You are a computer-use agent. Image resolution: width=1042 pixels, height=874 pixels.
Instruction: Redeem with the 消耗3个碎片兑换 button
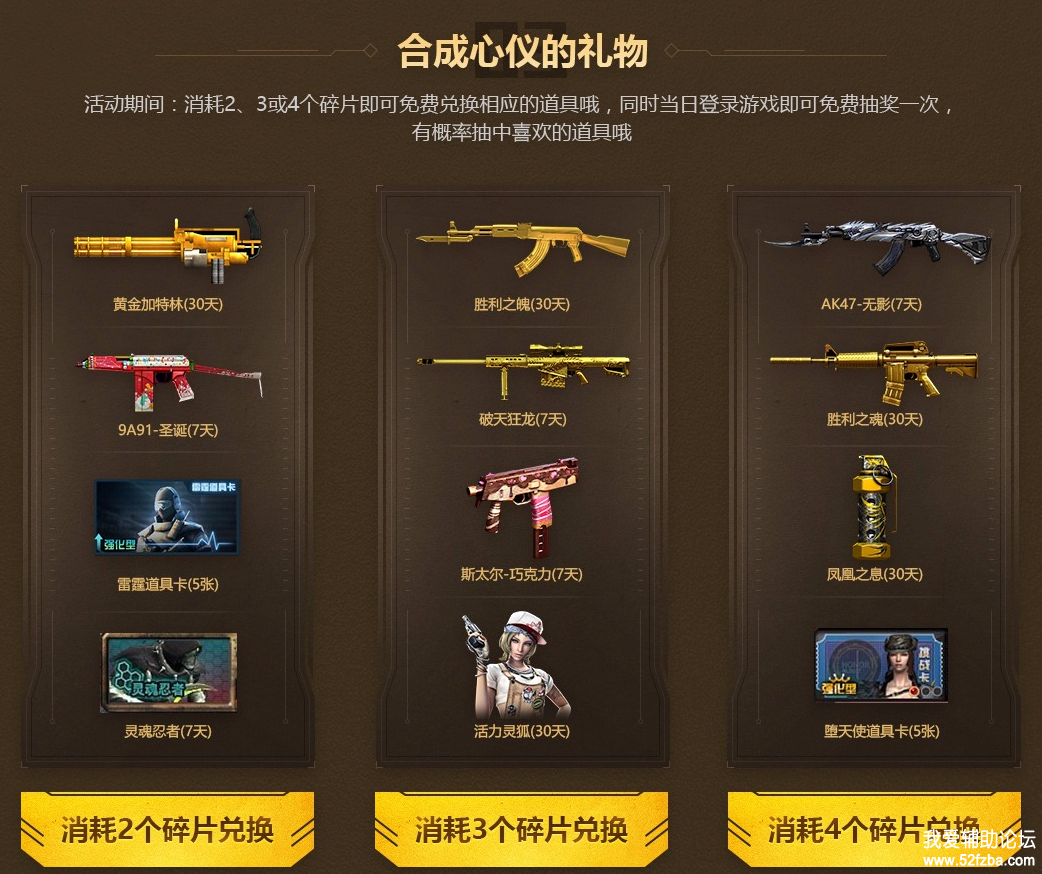coord(521,829)
